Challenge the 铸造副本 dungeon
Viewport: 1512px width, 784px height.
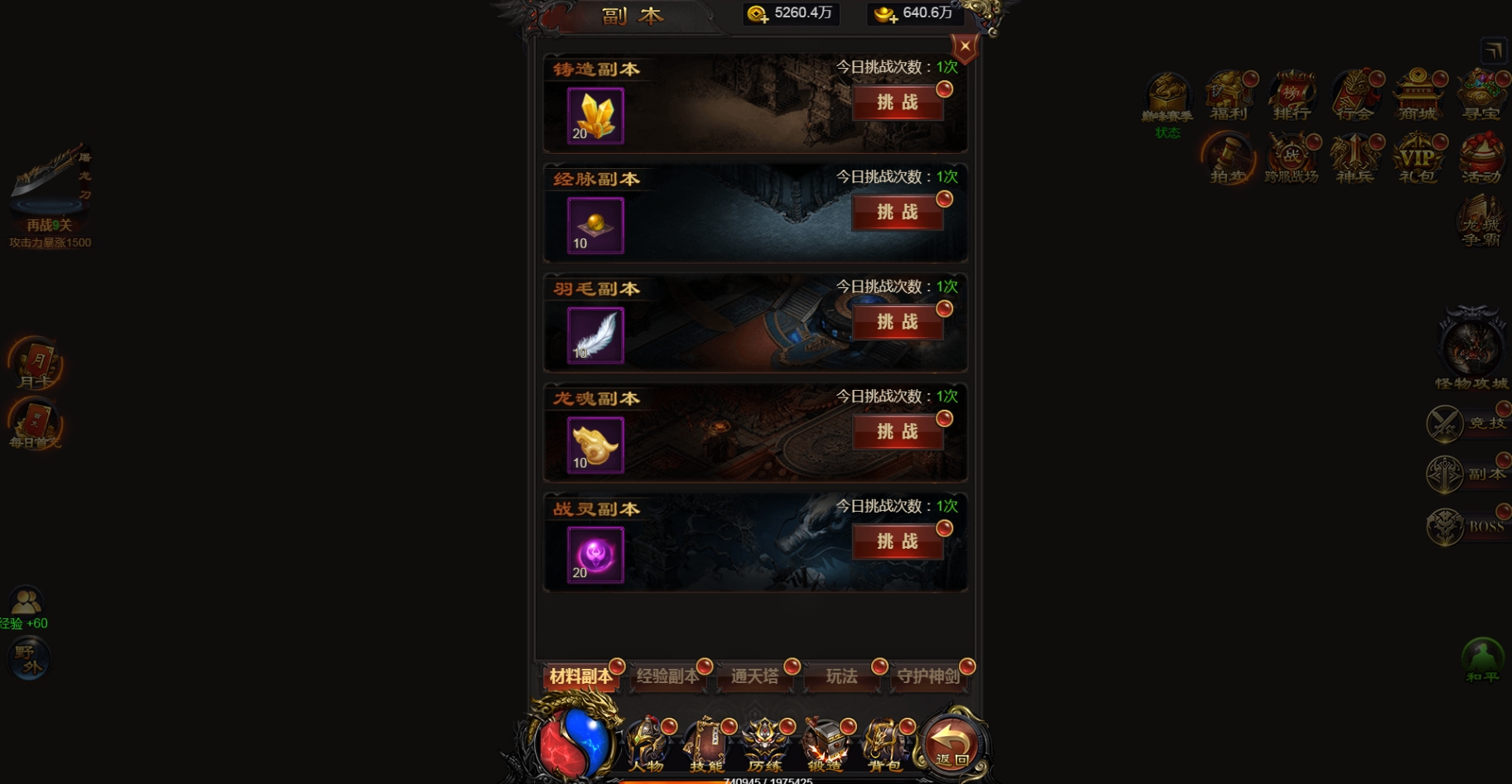click(899, 103)
